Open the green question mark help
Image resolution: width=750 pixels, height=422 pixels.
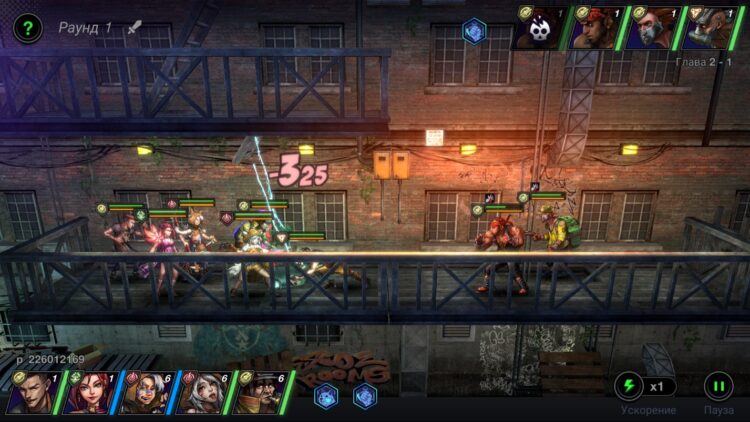coord(28,28)
